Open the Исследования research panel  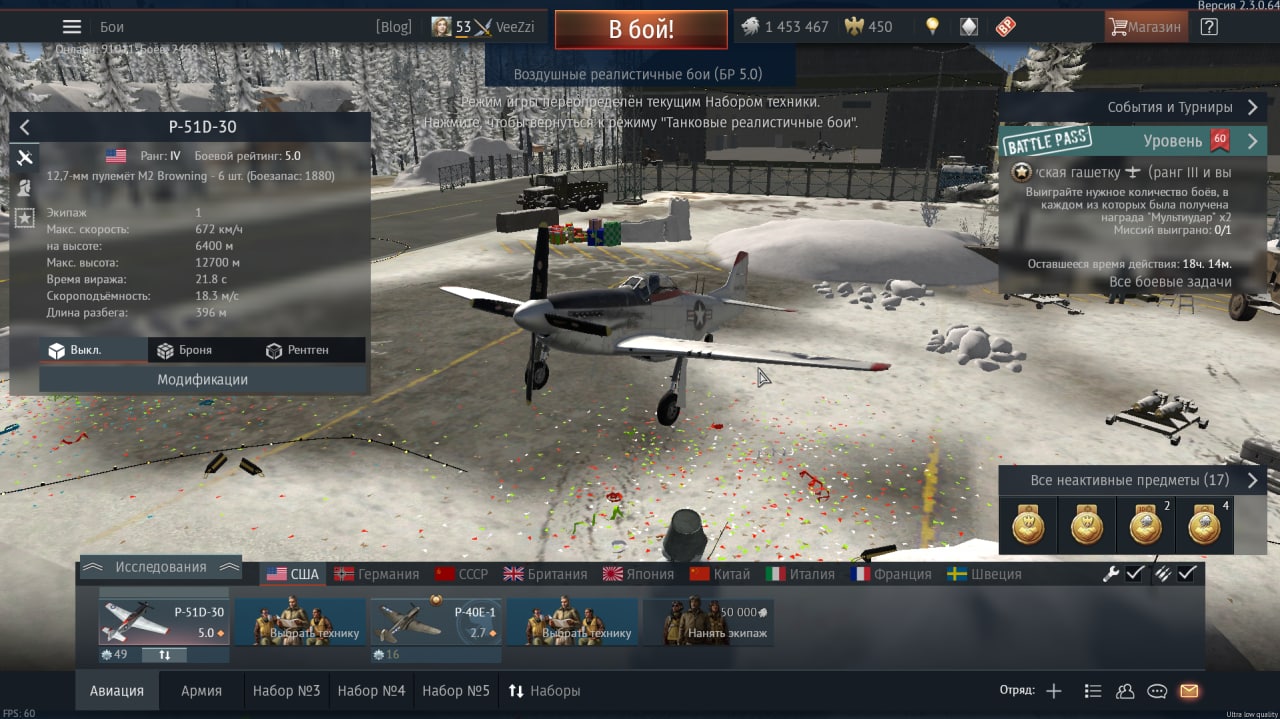(x=160, y=567)
